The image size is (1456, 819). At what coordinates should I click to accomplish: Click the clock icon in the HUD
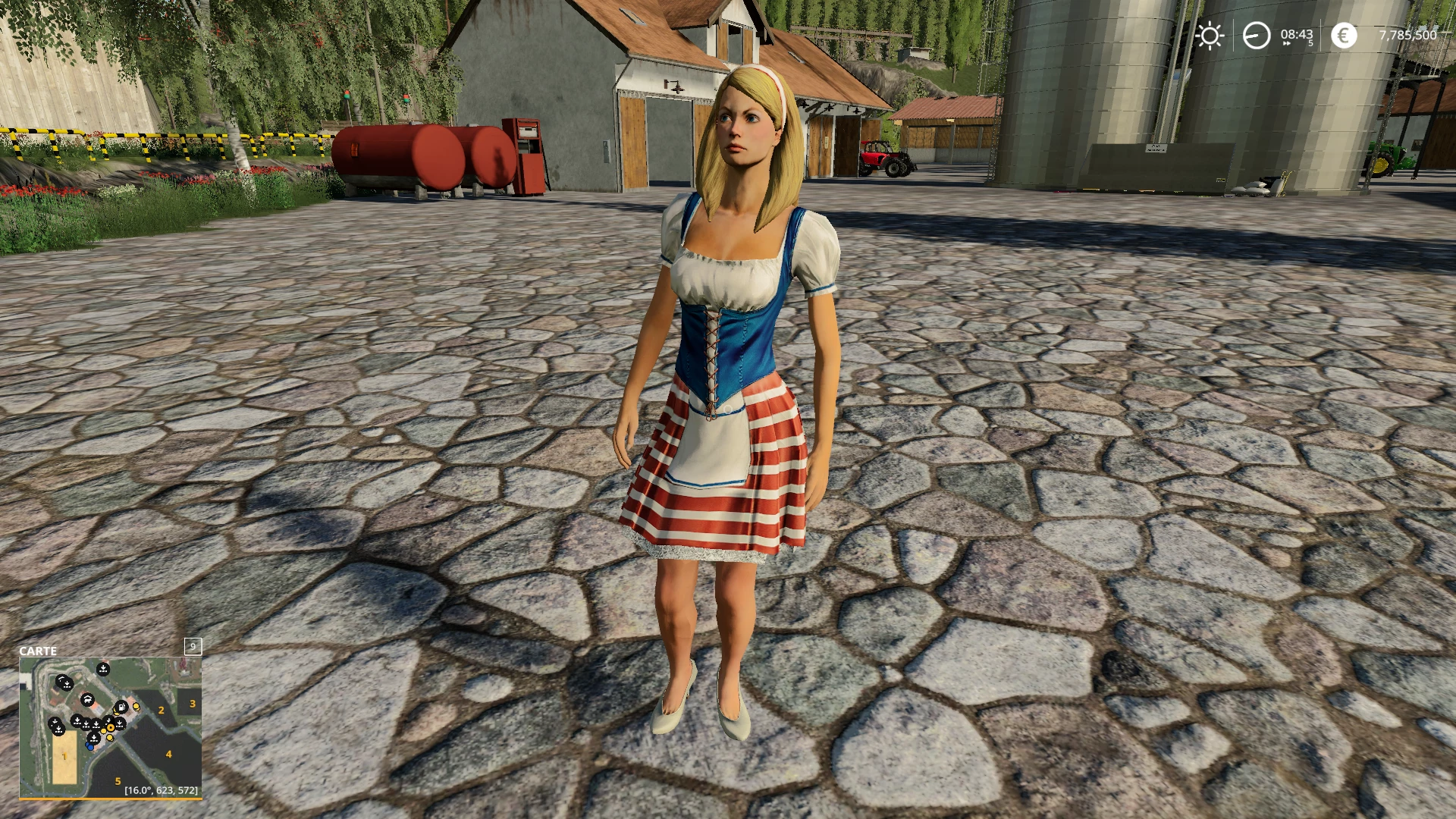tap(1257, 36)
